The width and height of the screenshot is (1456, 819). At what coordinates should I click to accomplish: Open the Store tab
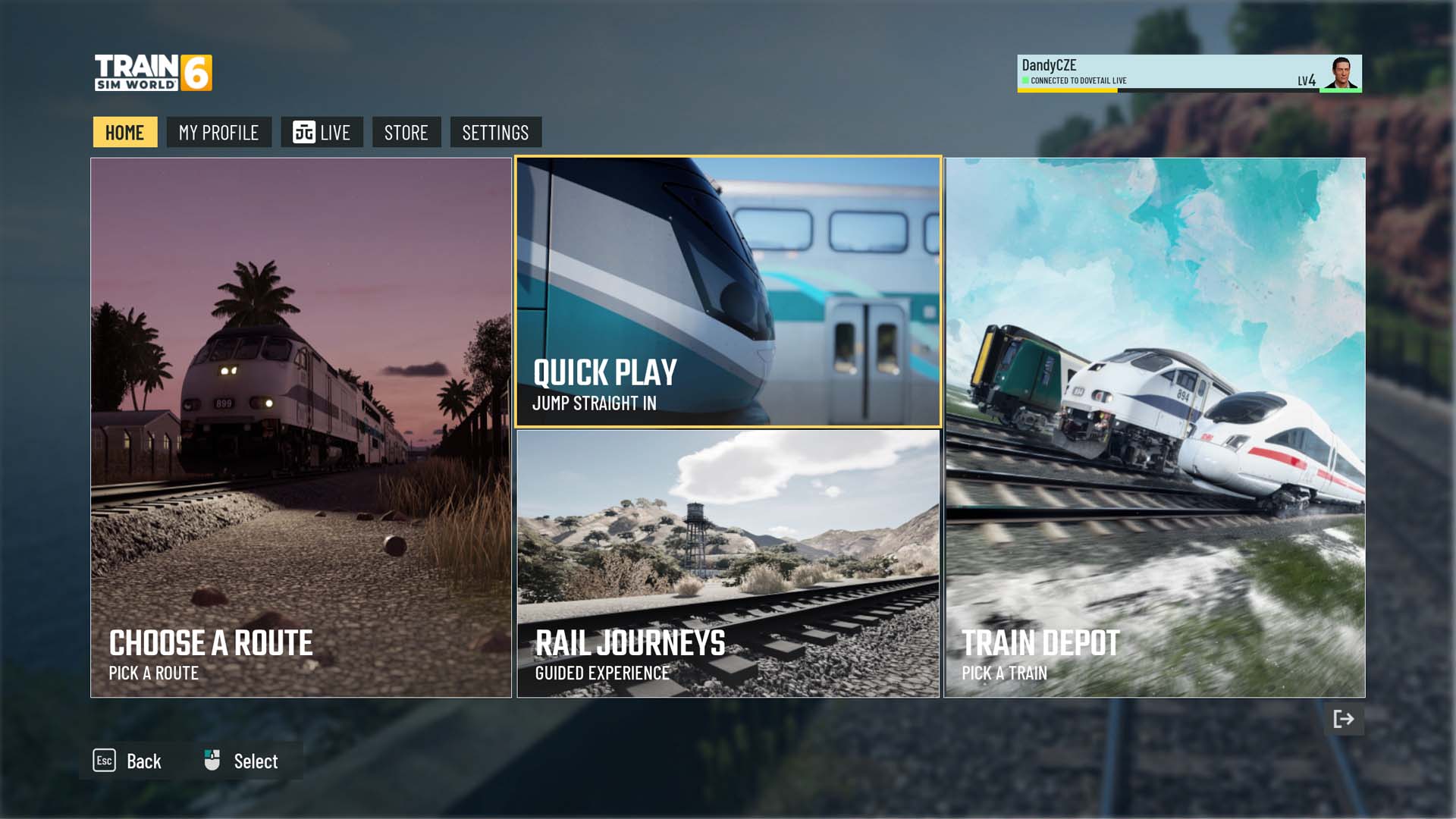406,133
